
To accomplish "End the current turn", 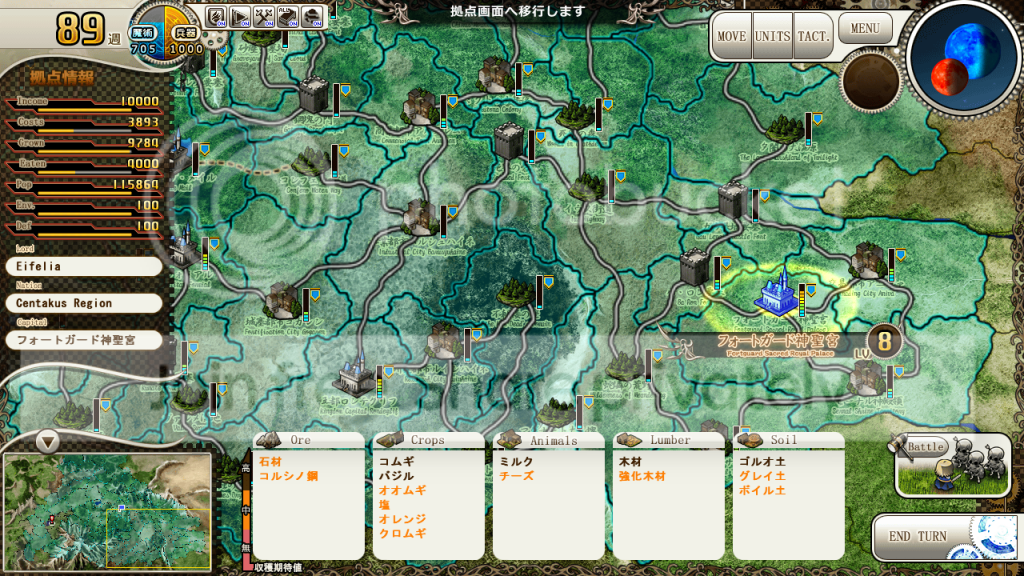I will pyautogui.click(x=918, y=536).
